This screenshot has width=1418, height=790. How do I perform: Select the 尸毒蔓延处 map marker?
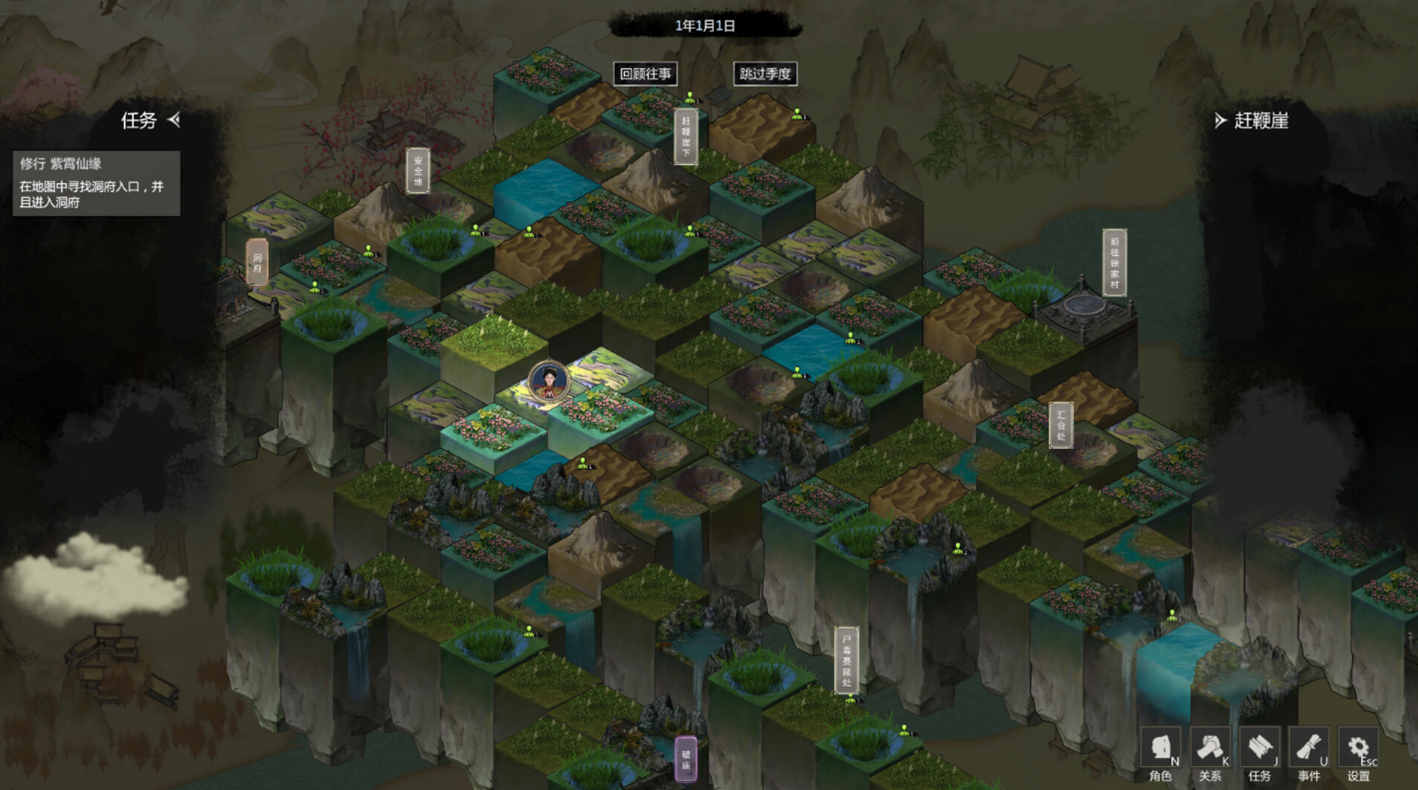[847, 659]
